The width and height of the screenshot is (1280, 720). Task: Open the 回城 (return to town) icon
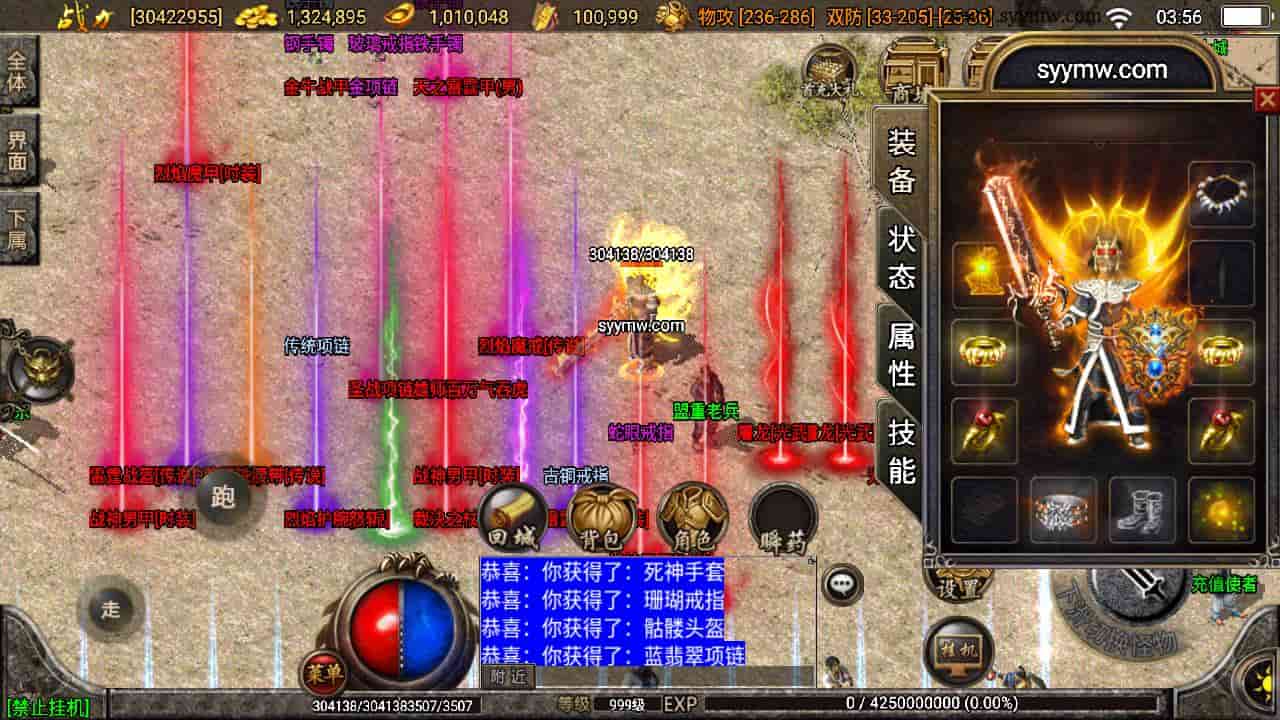(x=511, y=514)
